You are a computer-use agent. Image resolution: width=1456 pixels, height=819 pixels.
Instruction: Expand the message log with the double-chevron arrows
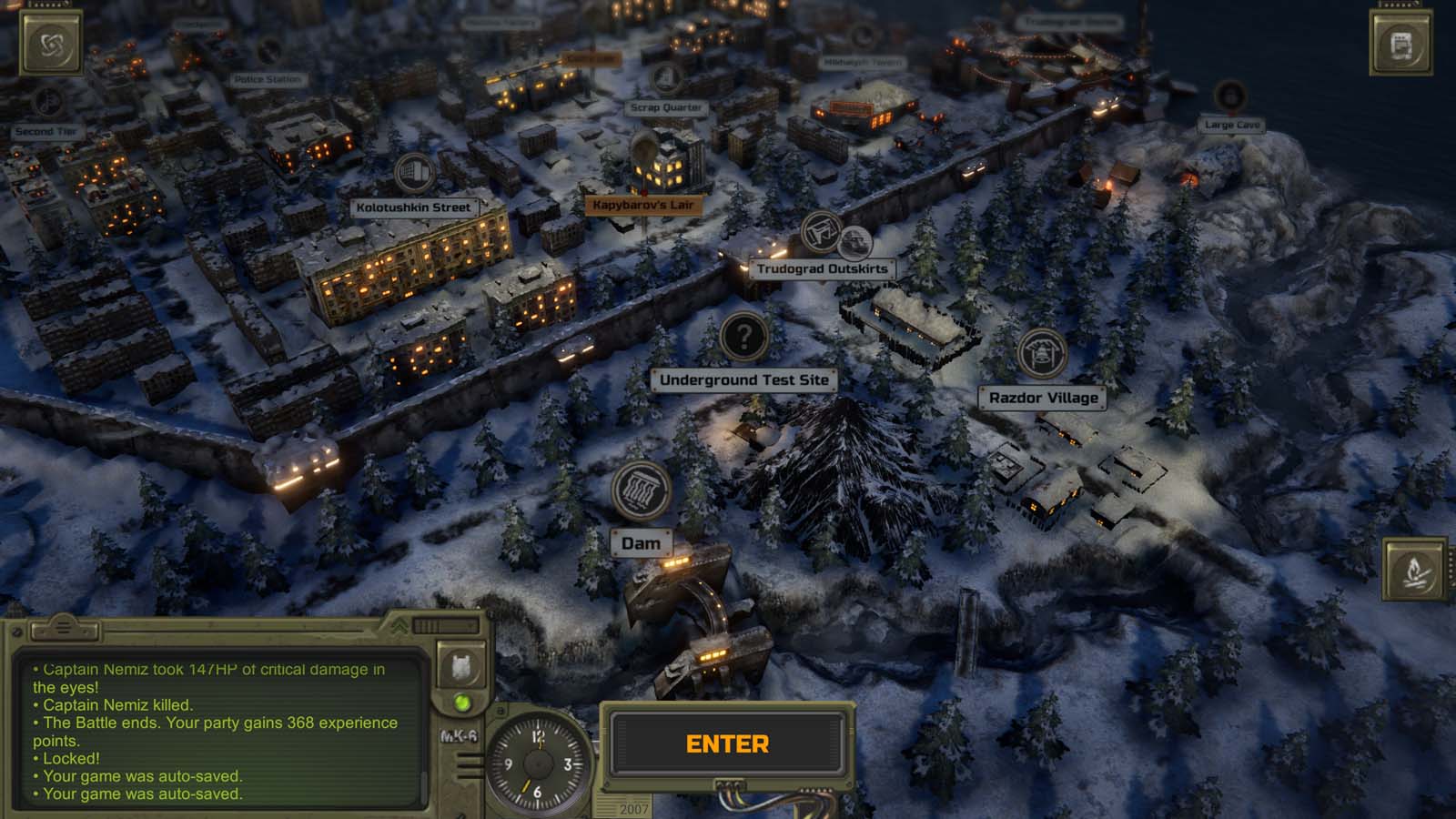coord(401,625)
